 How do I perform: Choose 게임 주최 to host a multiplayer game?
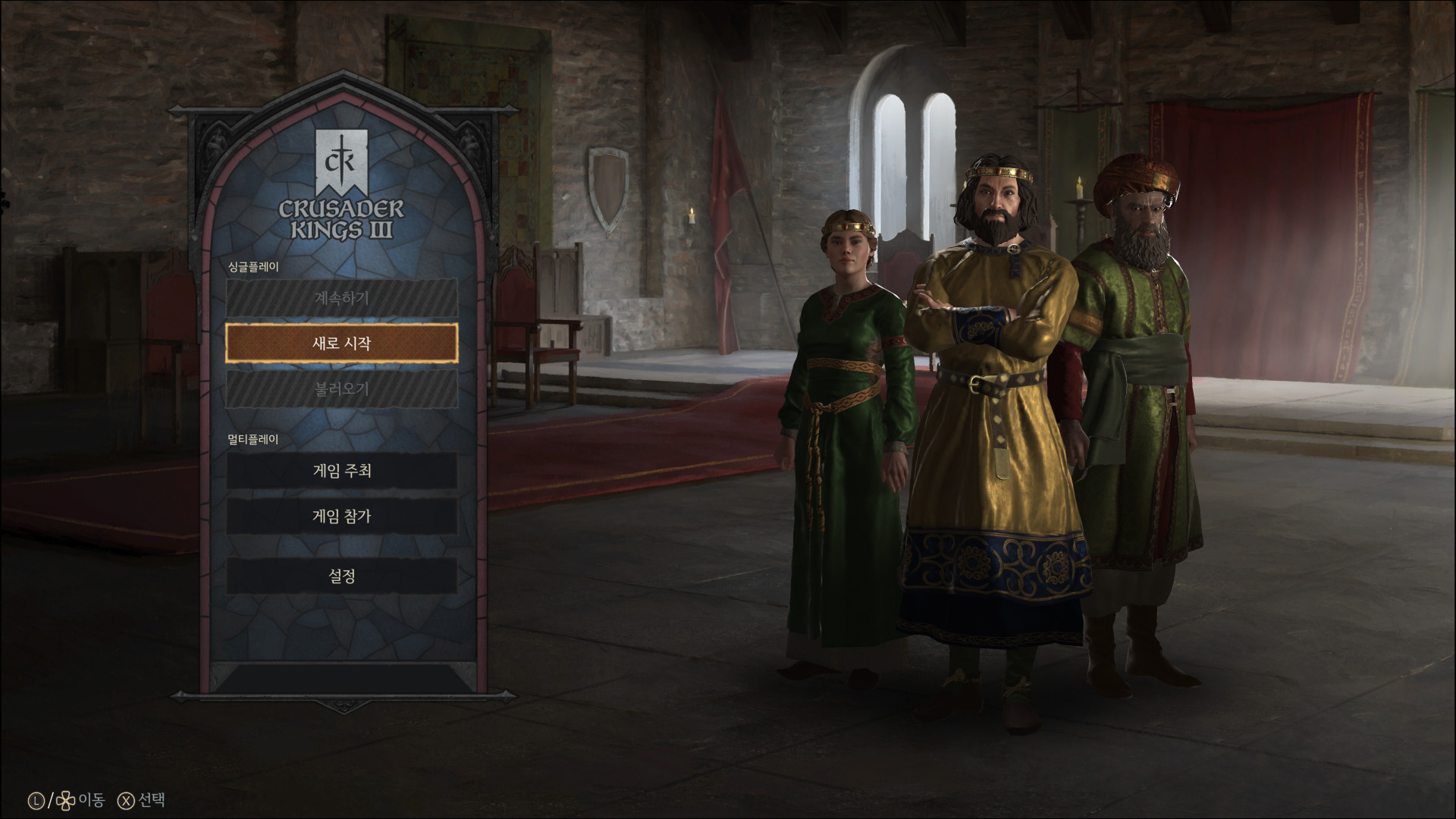pos(341,471)
